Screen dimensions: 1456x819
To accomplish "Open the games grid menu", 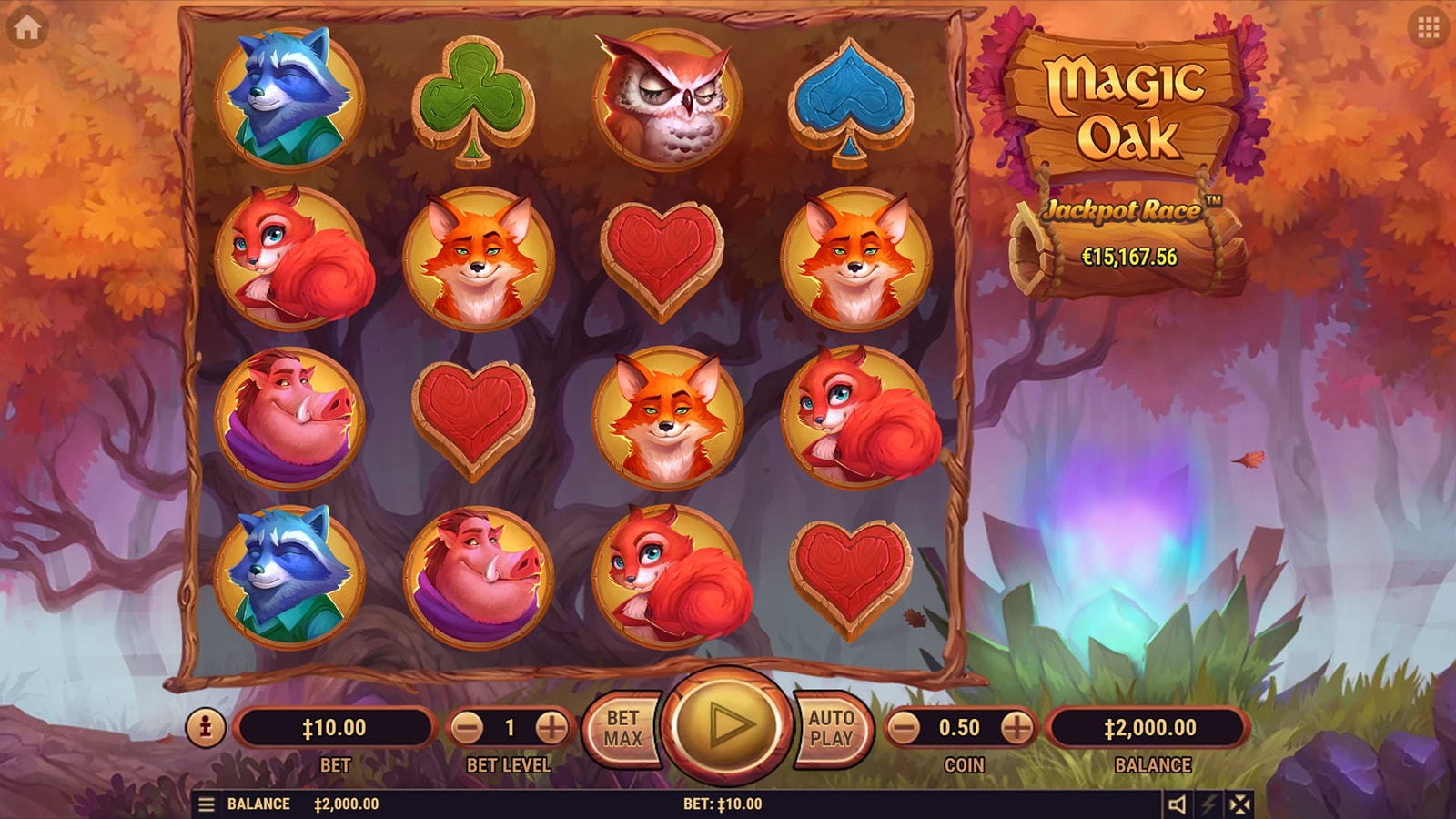I will (x=1428, y=28).
